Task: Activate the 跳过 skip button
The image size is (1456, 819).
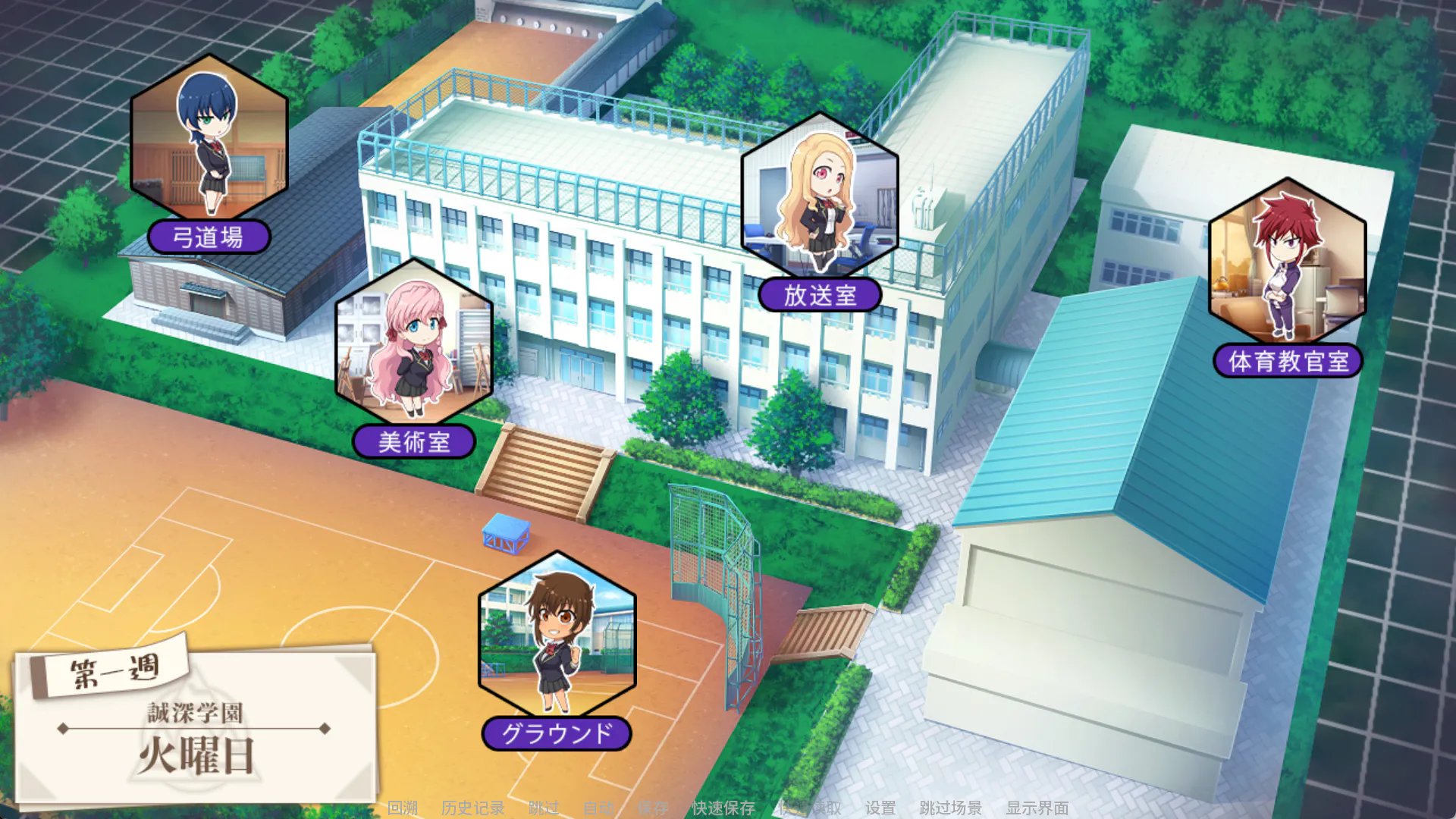Action: [x=544, y=808]
